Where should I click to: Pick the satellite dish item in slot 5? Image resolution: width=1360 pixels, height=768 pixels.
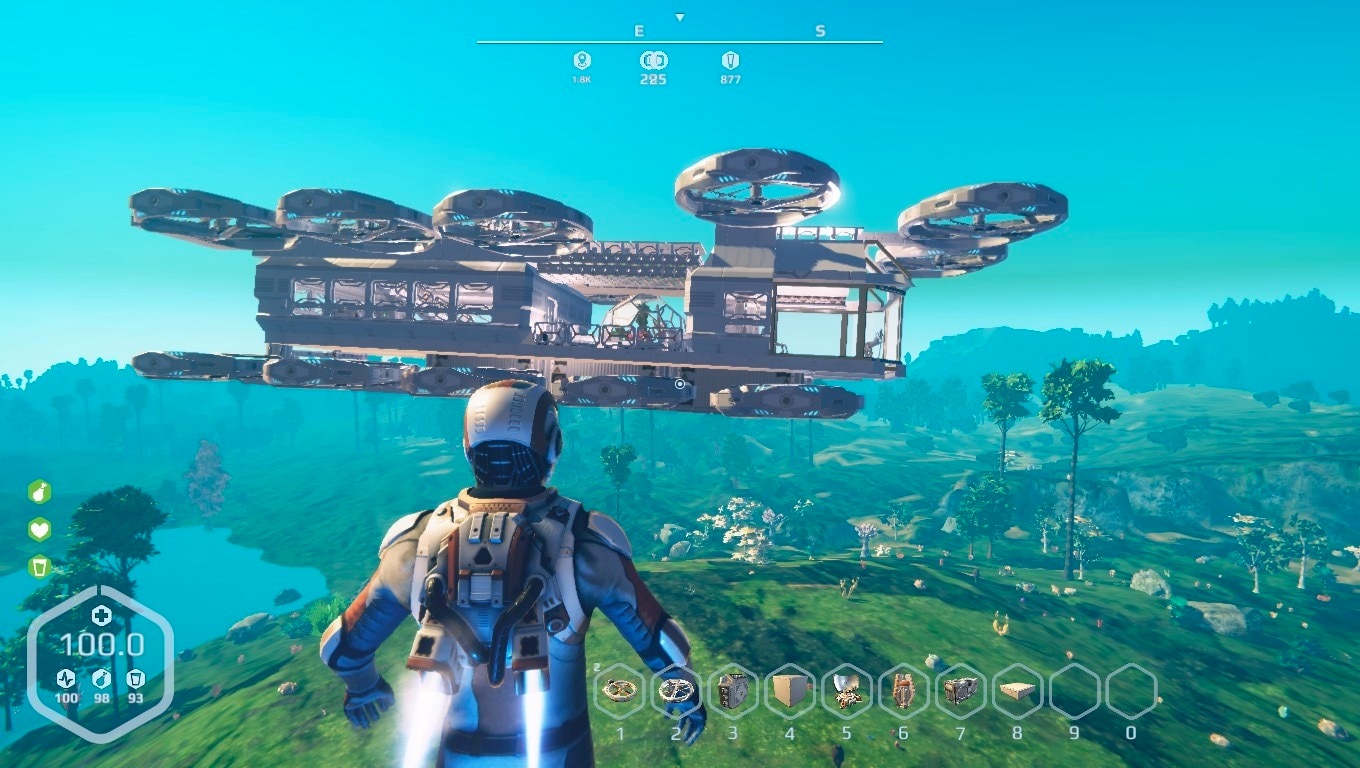(847, 691)
